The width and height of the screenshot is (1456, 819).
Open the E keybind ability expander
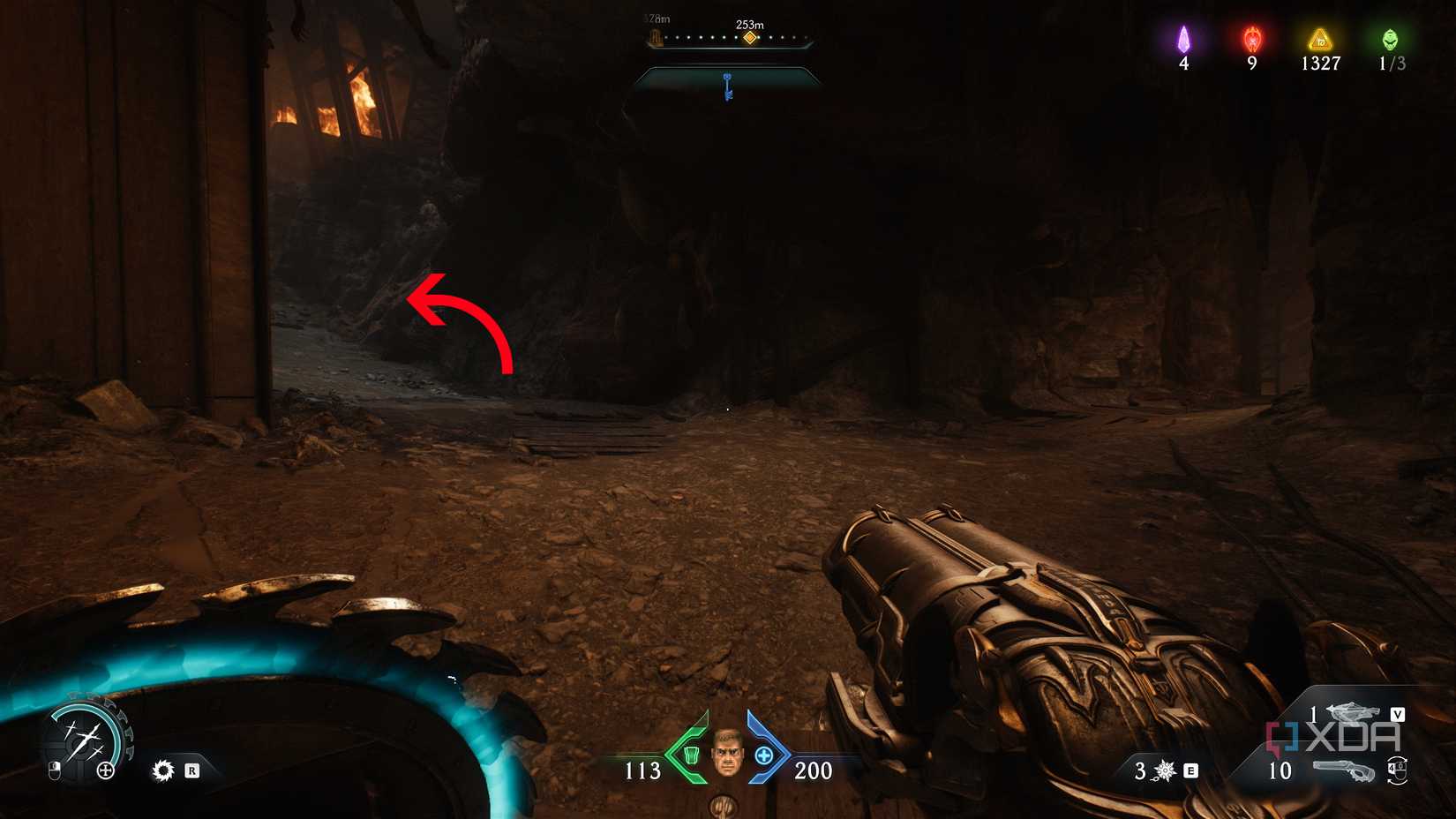1191,770
